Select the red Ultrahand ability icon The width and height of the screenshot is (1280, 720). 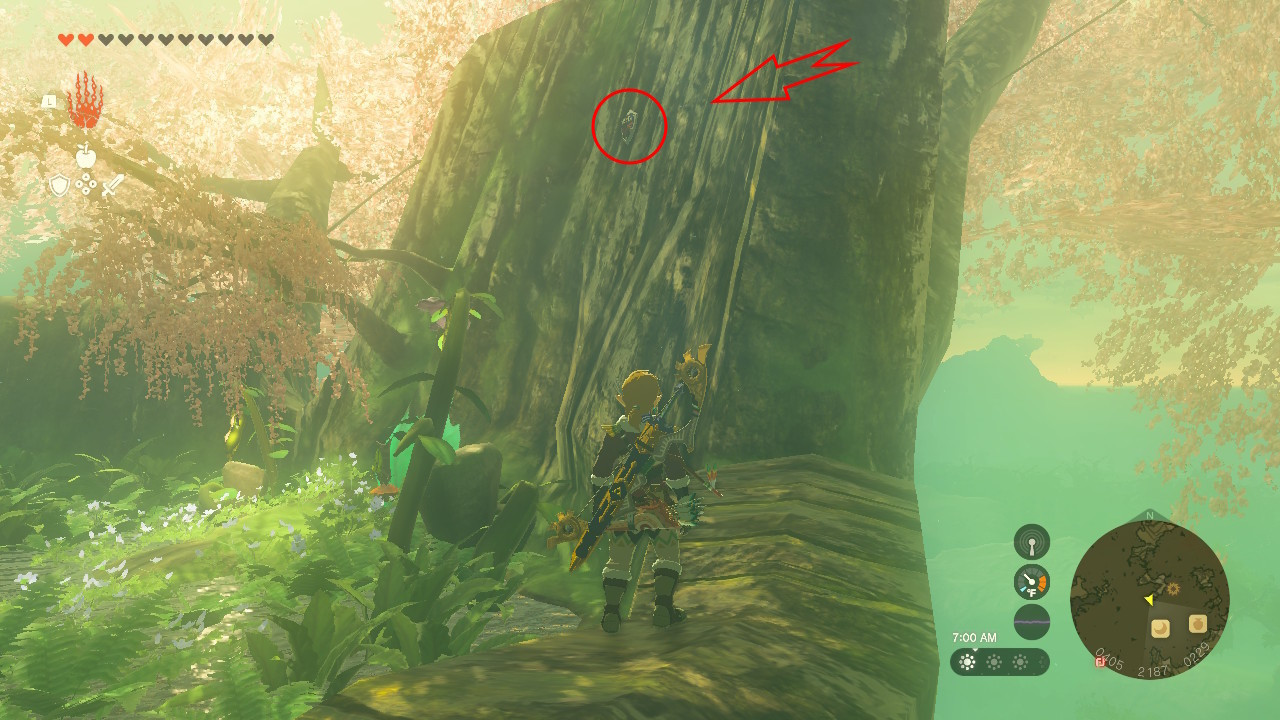pyautogui.click(x=86, y=102)
